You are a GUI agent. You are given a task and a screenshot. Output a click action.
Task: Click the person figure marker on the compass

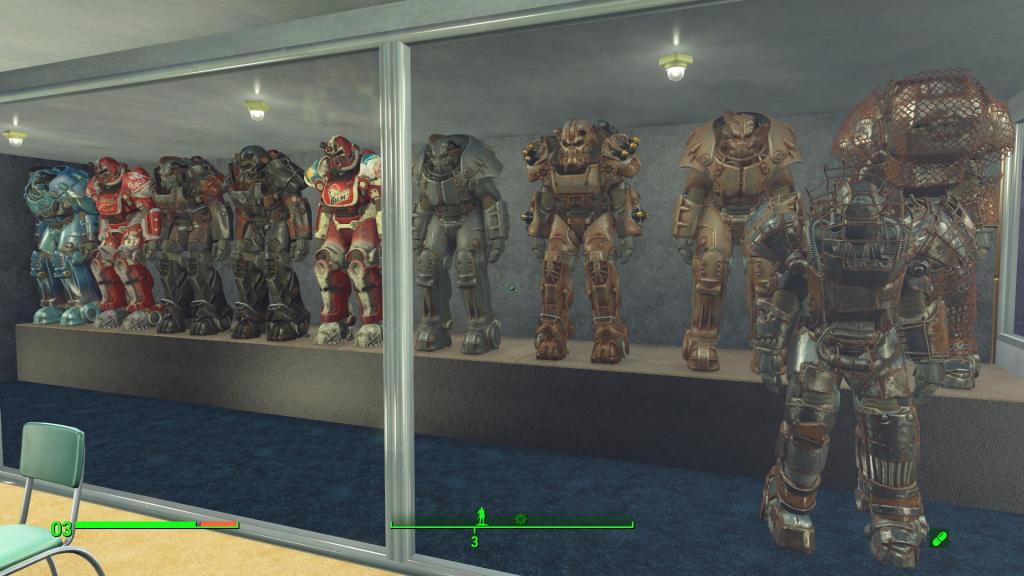point(482,516)
